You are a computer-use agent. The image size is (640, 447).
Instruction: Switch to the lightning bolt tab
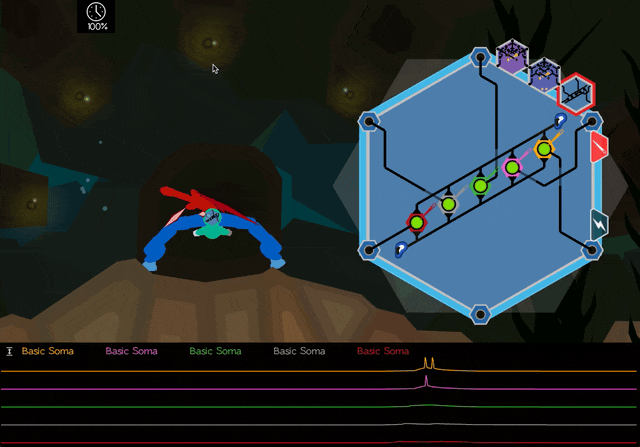tap(599, 222)
